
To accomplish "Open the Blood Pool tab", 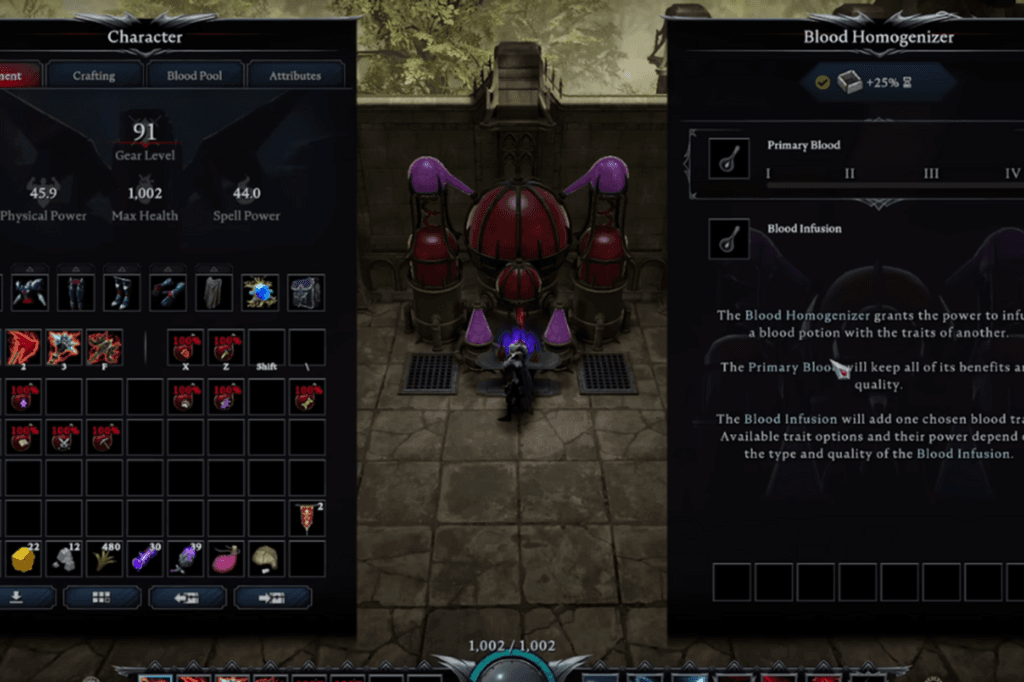I will coord(194,75).
